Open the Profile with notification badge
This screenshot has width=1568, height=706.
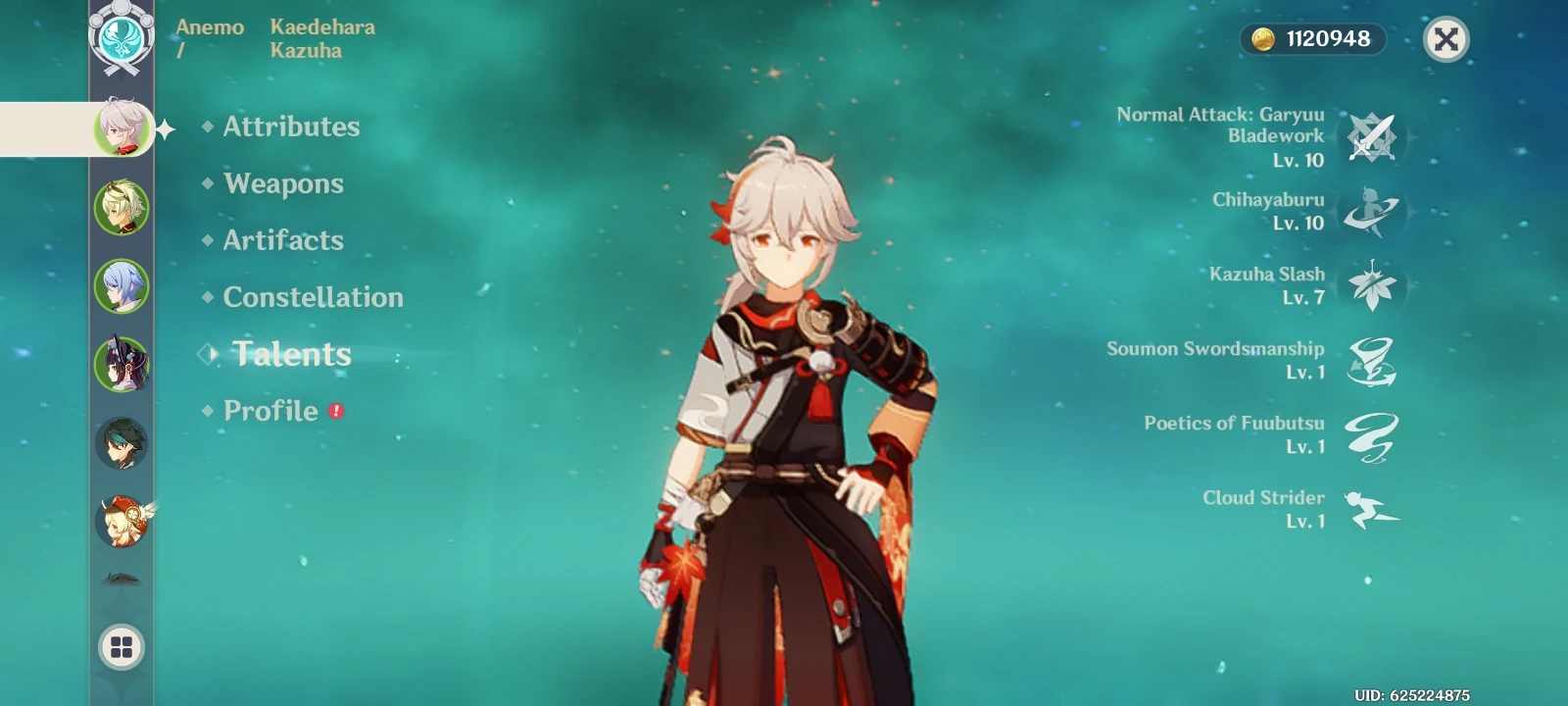pyautogui.click(x=270, y=411)
